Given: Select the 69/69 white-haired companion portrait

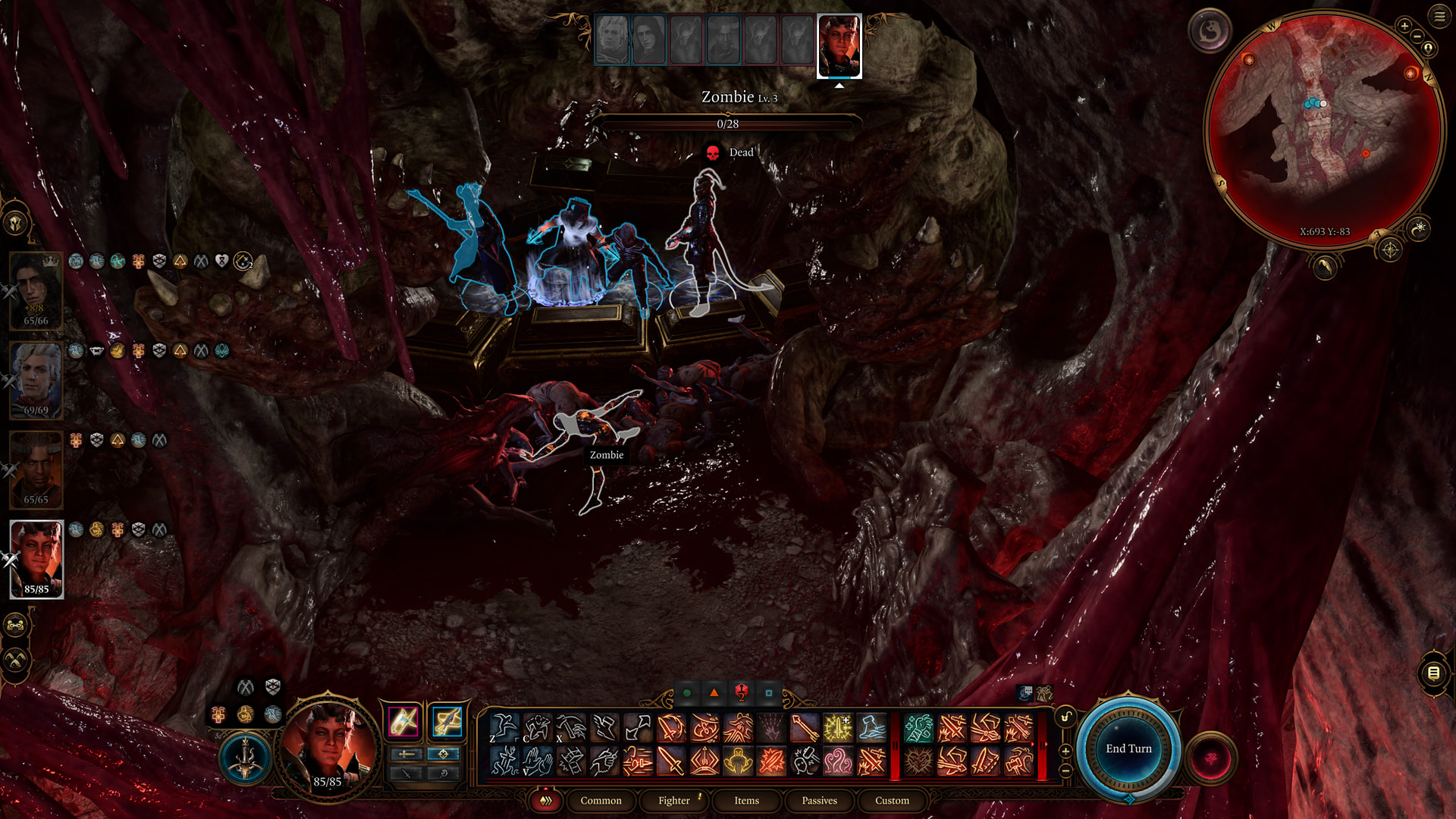Looking at the screenshot, I should pyautogui.click(x=36, y=381).
